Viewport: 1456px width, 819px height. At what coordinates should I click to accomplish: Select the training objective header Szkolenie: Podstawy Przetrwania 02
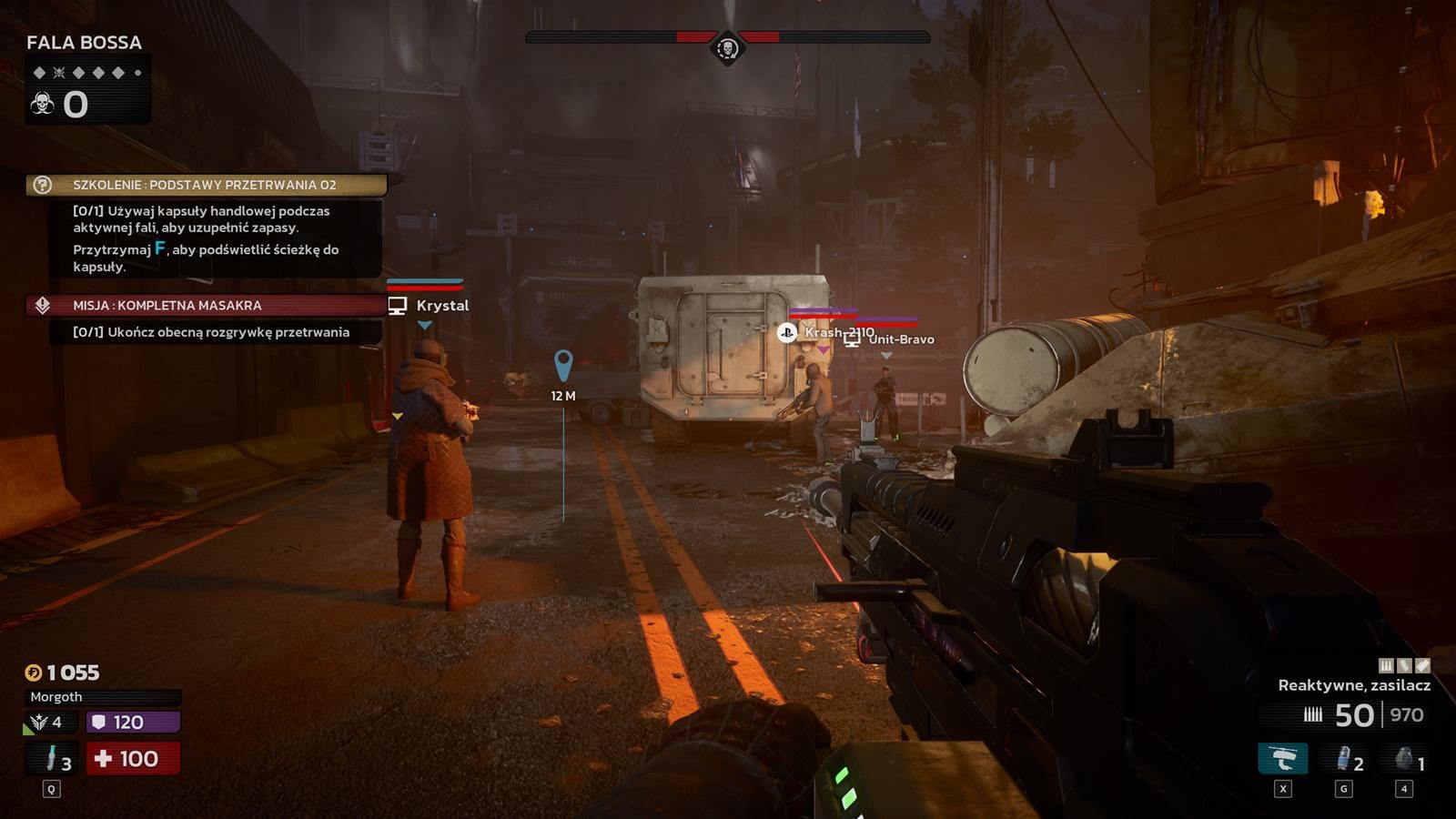206,185
